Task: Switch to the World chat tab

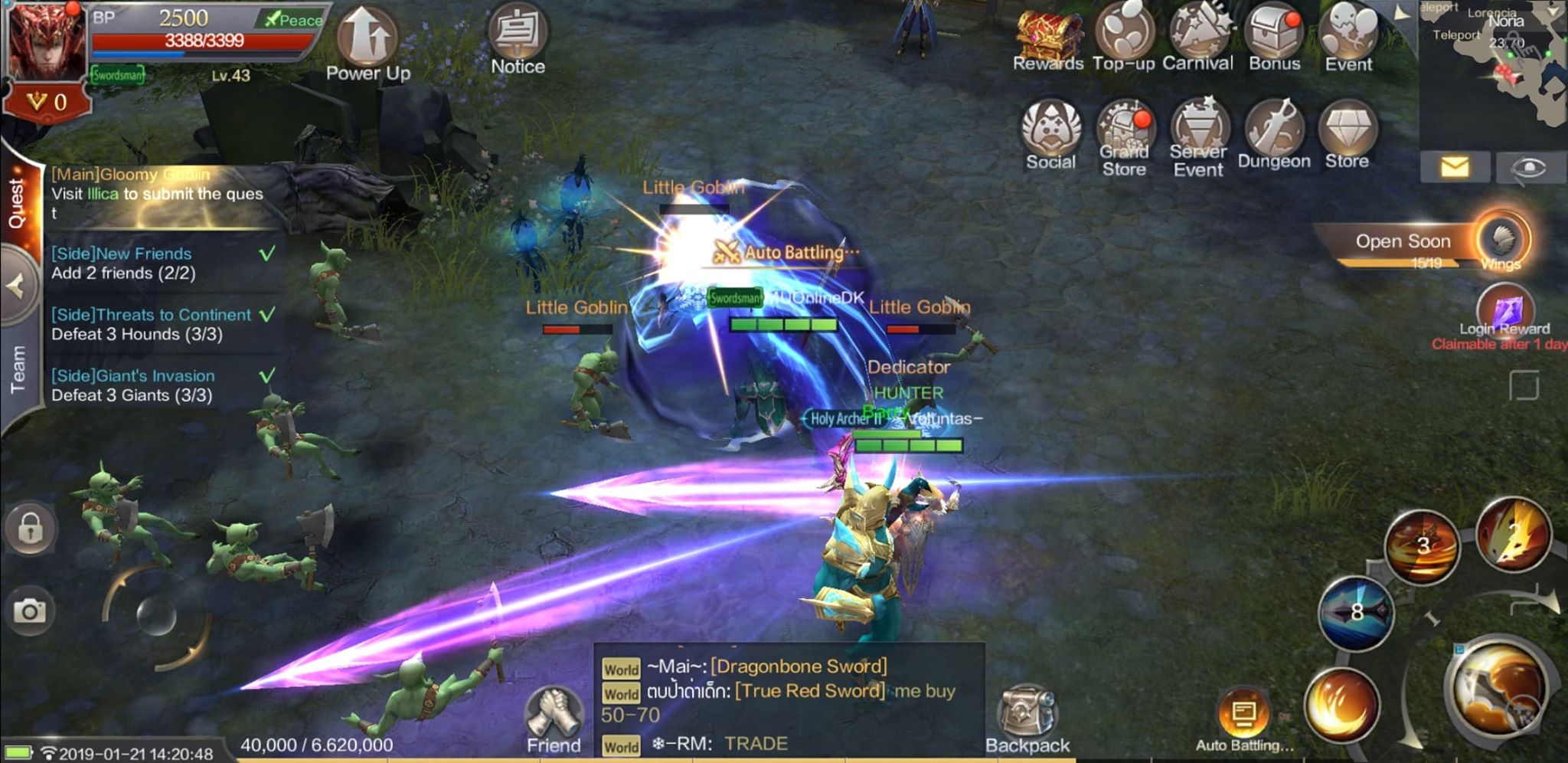Action: tap(622, 669)
